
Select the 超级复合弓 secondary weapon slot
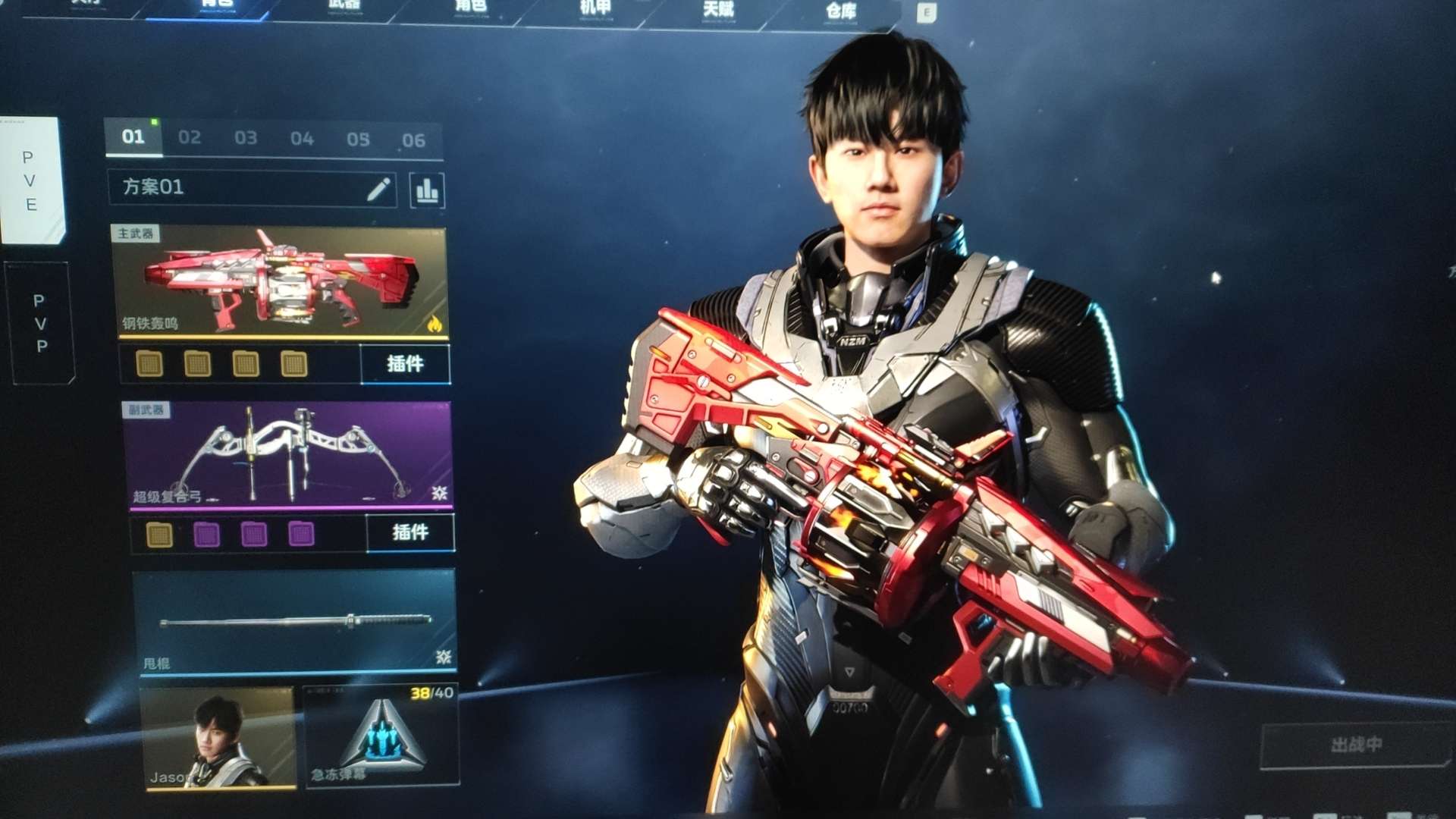tap(288, 455)
